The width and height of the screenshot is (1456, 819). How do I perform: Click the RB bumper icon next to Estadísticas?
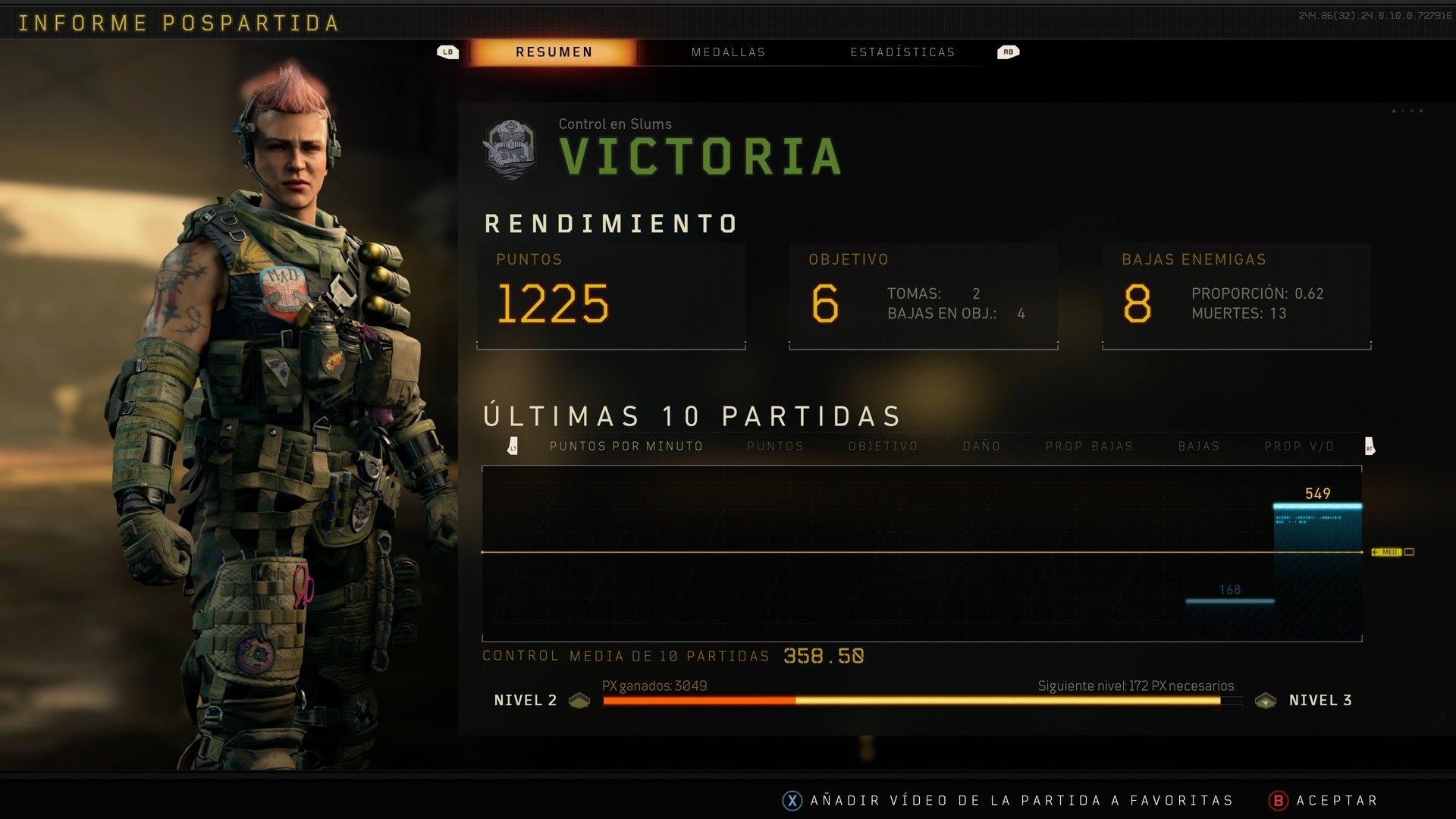[x=1007, y=52]
